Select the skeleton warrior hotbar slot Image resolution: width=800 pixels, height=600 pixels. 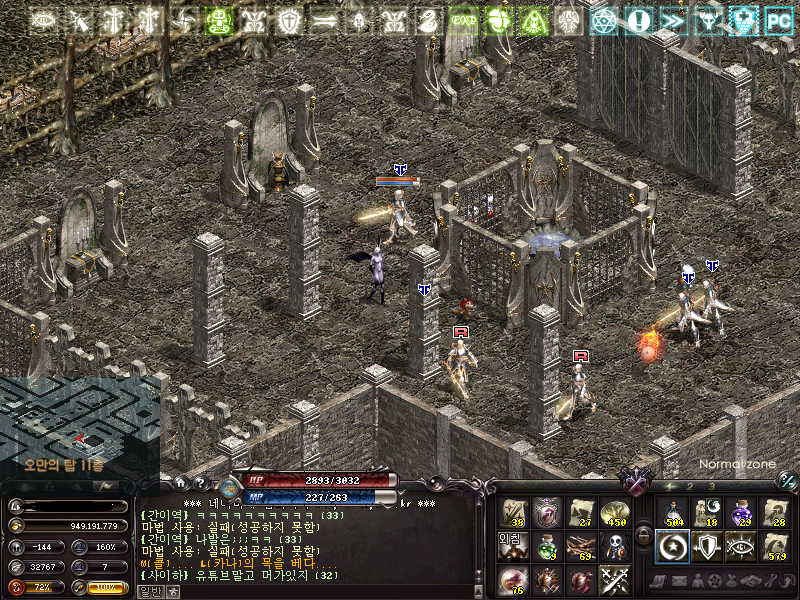[614, 545]
